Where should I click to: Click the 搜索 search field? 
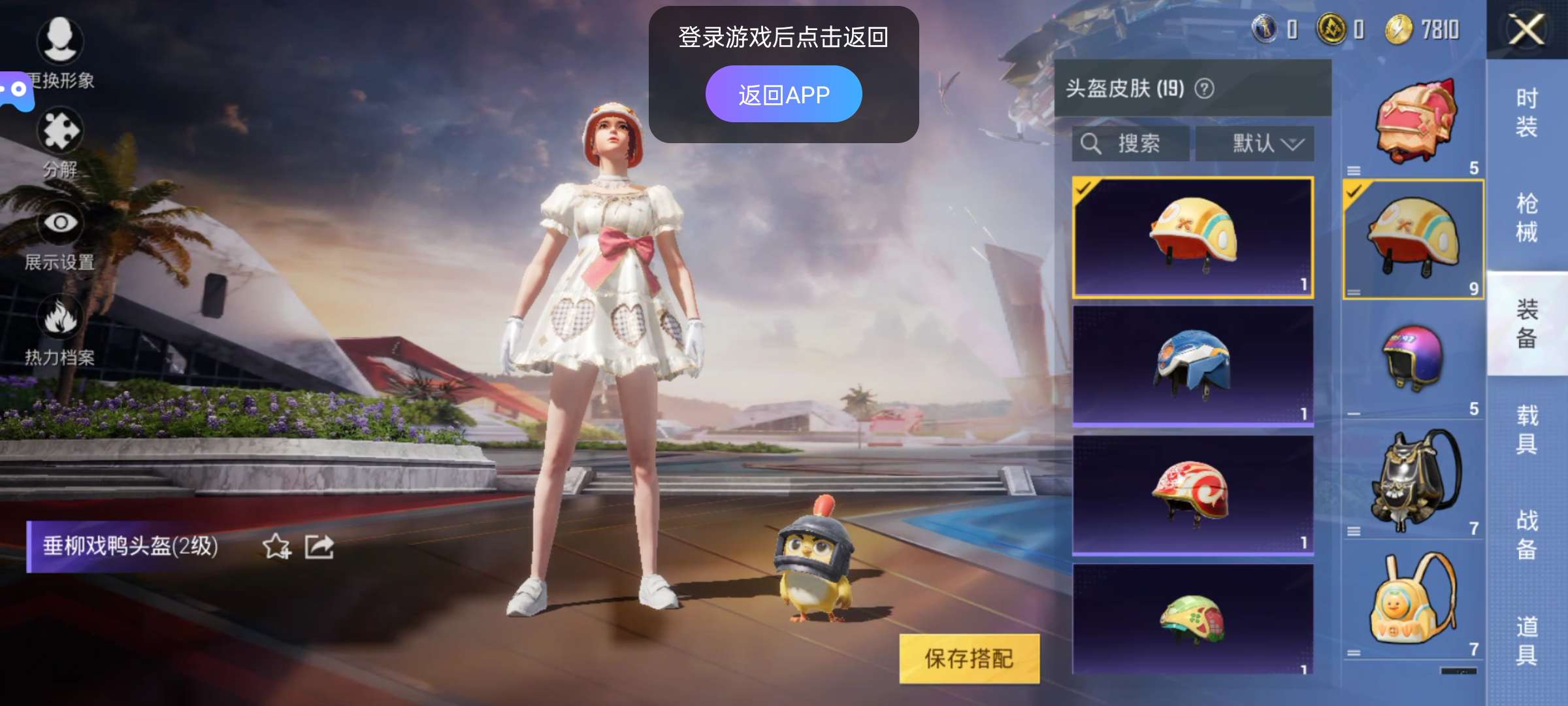click(1128, 144)
